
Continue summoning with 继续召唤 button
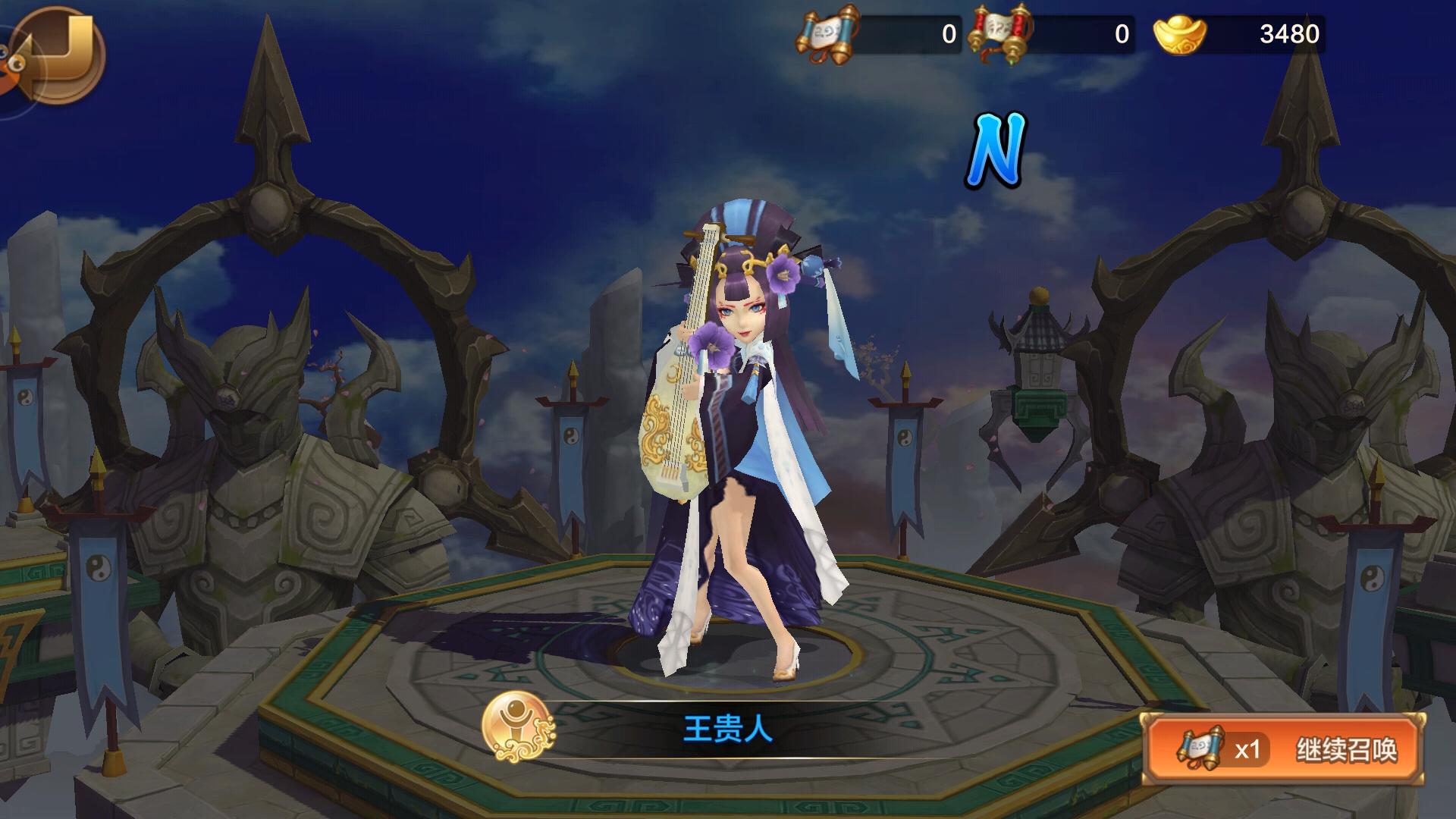(1283, 749)
